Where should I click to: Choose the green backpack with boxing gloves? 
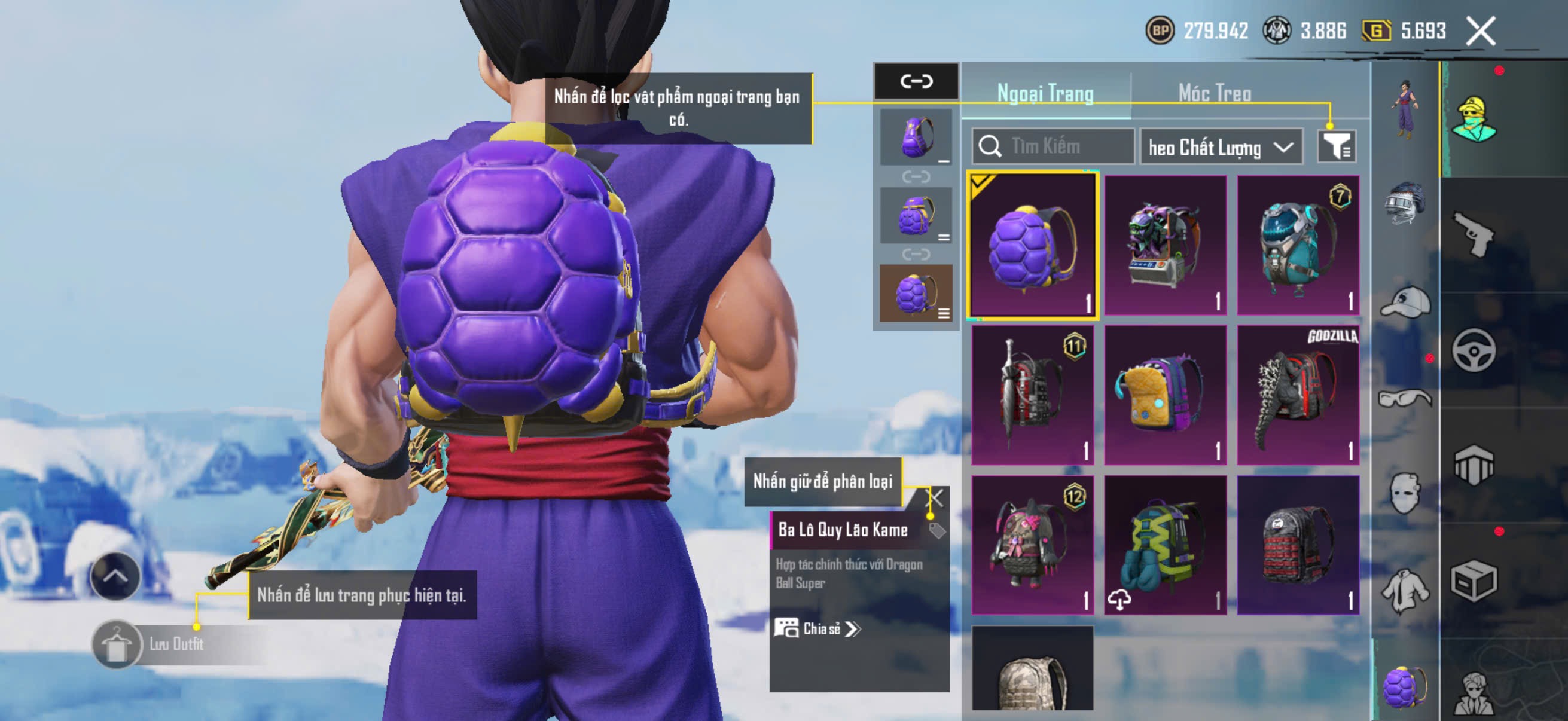(1164, 545)
